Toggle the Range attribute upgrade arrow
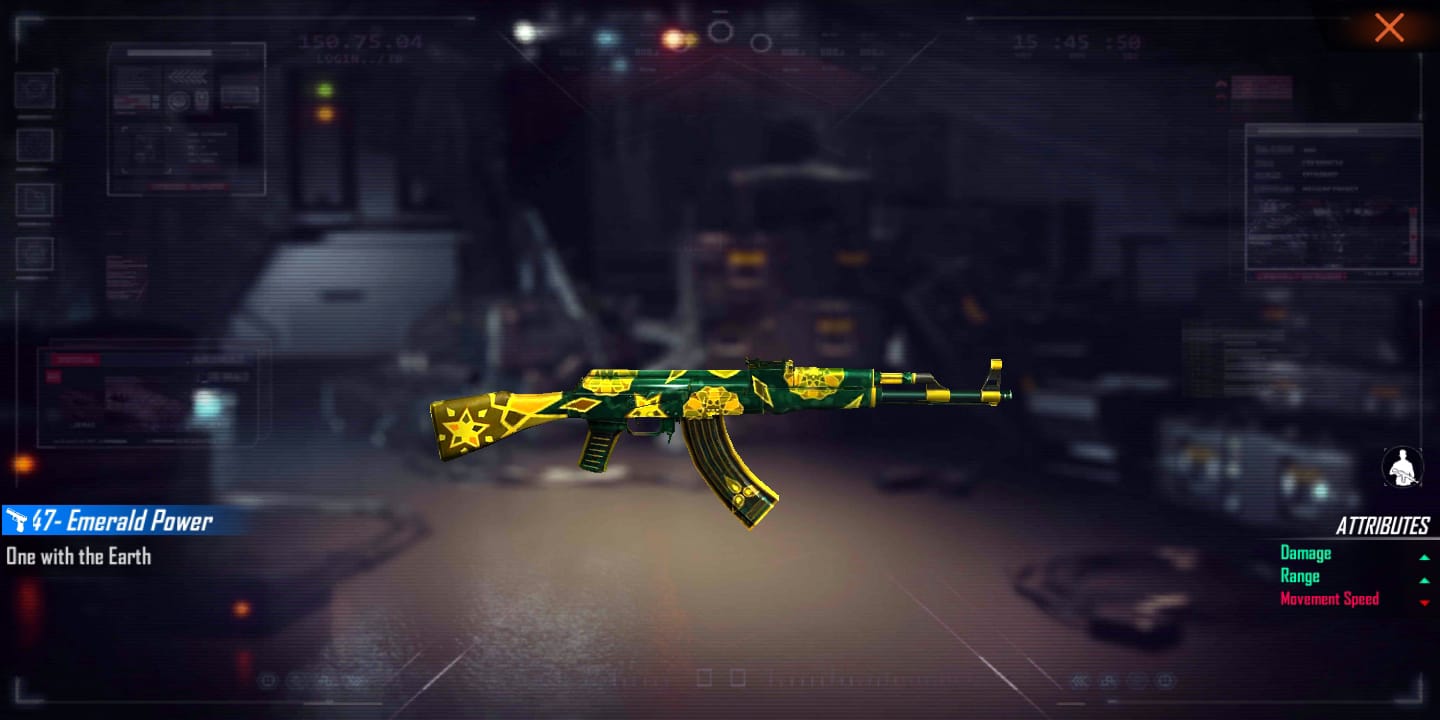This screenshot has width=1440, height=720. click(x=1426, y=580)
